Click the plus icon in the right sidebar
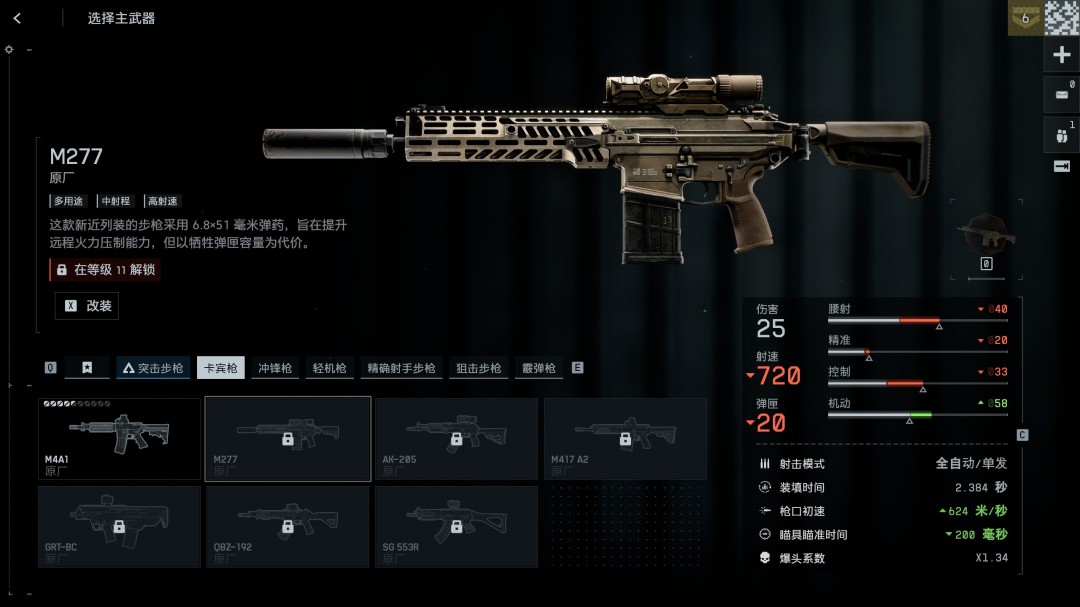Image resolution: width=1080 pixels, height=607 pixels. pyautogui.click(x=1062, y=55)
